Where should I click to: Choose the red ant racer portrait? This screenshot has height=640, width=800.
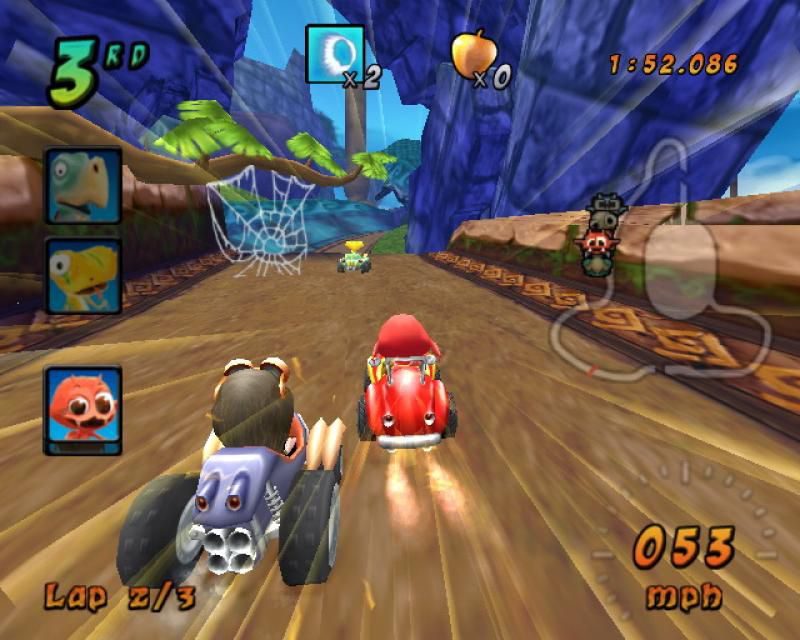tap(83, 410)
